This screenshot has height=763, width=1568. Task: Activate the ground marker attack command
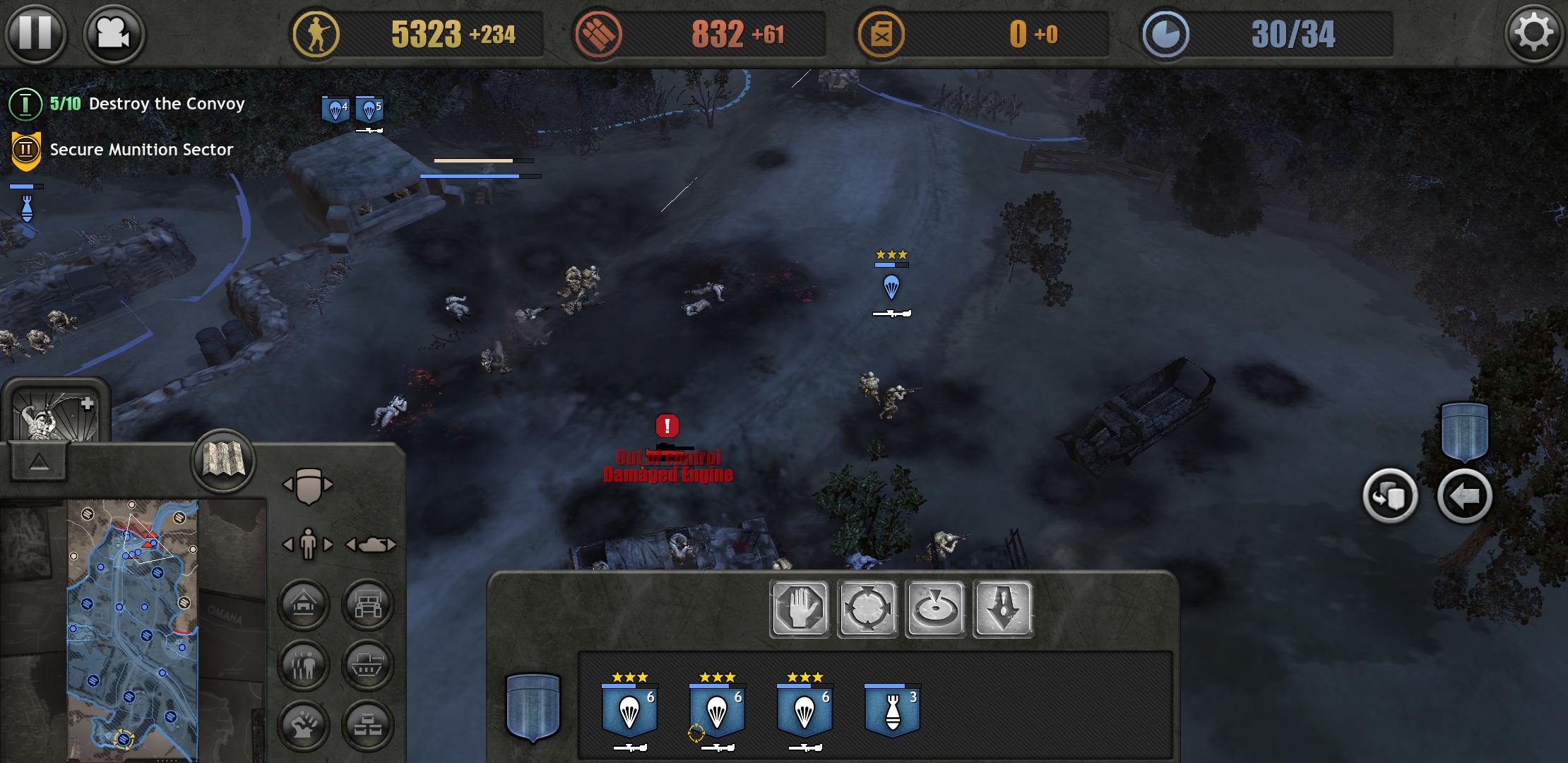coord(935,608)
